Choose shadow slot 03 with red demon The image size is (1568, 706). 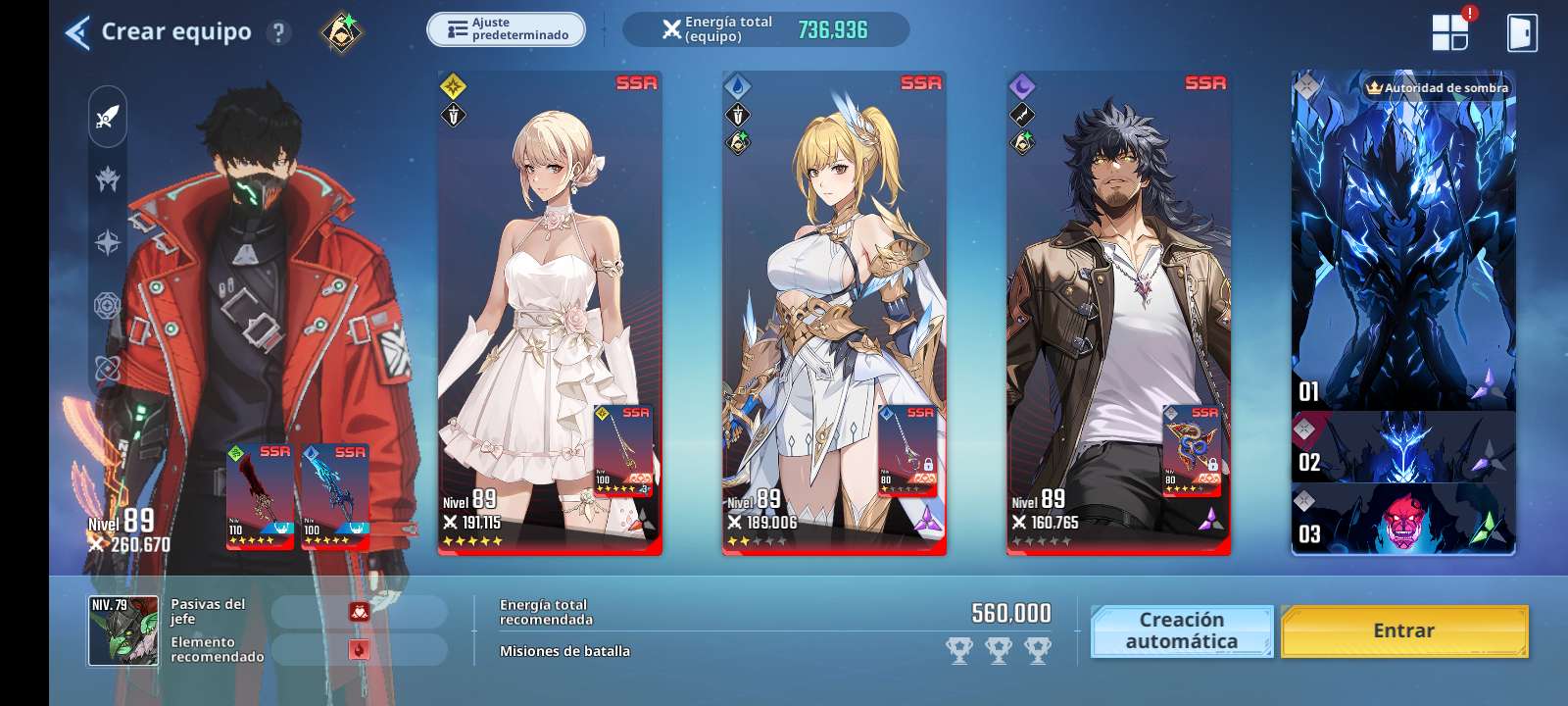coord(1402,520)
